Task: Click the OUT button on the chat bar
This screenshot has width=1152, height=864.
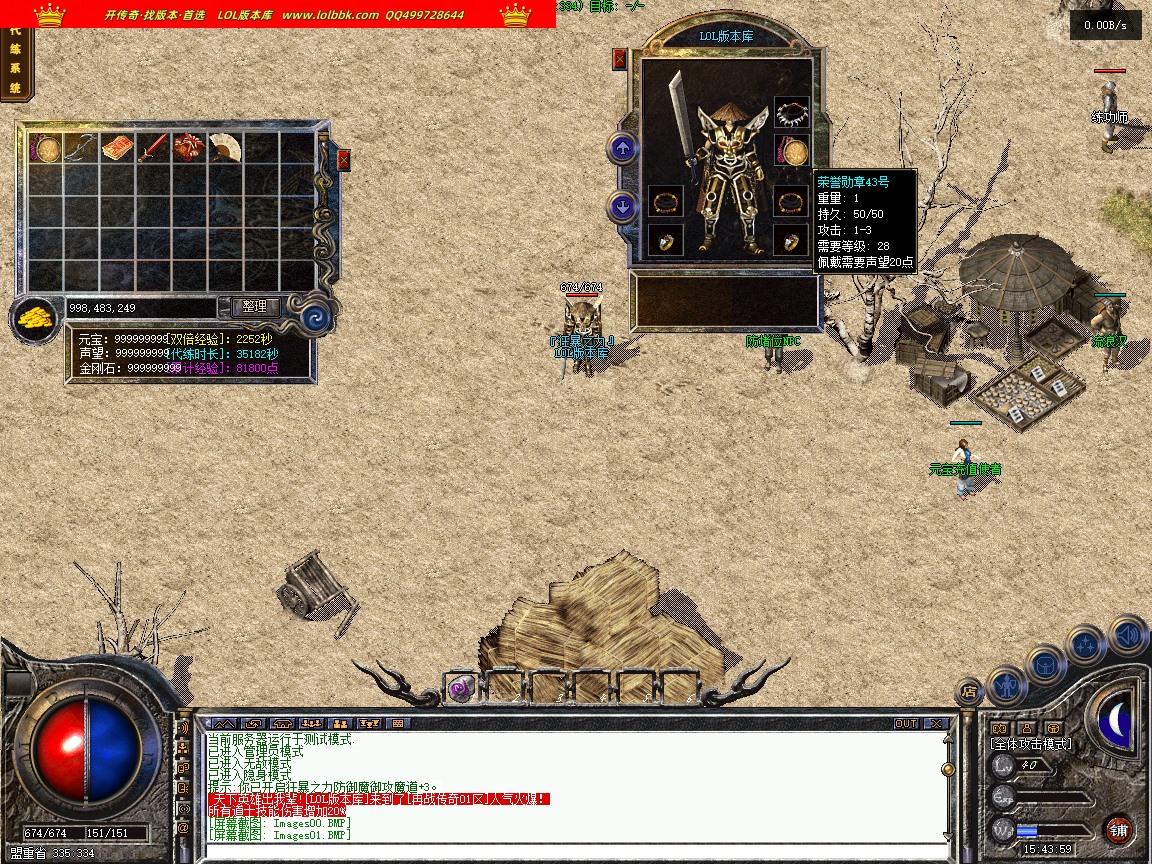Action: (x=905, y=723)
